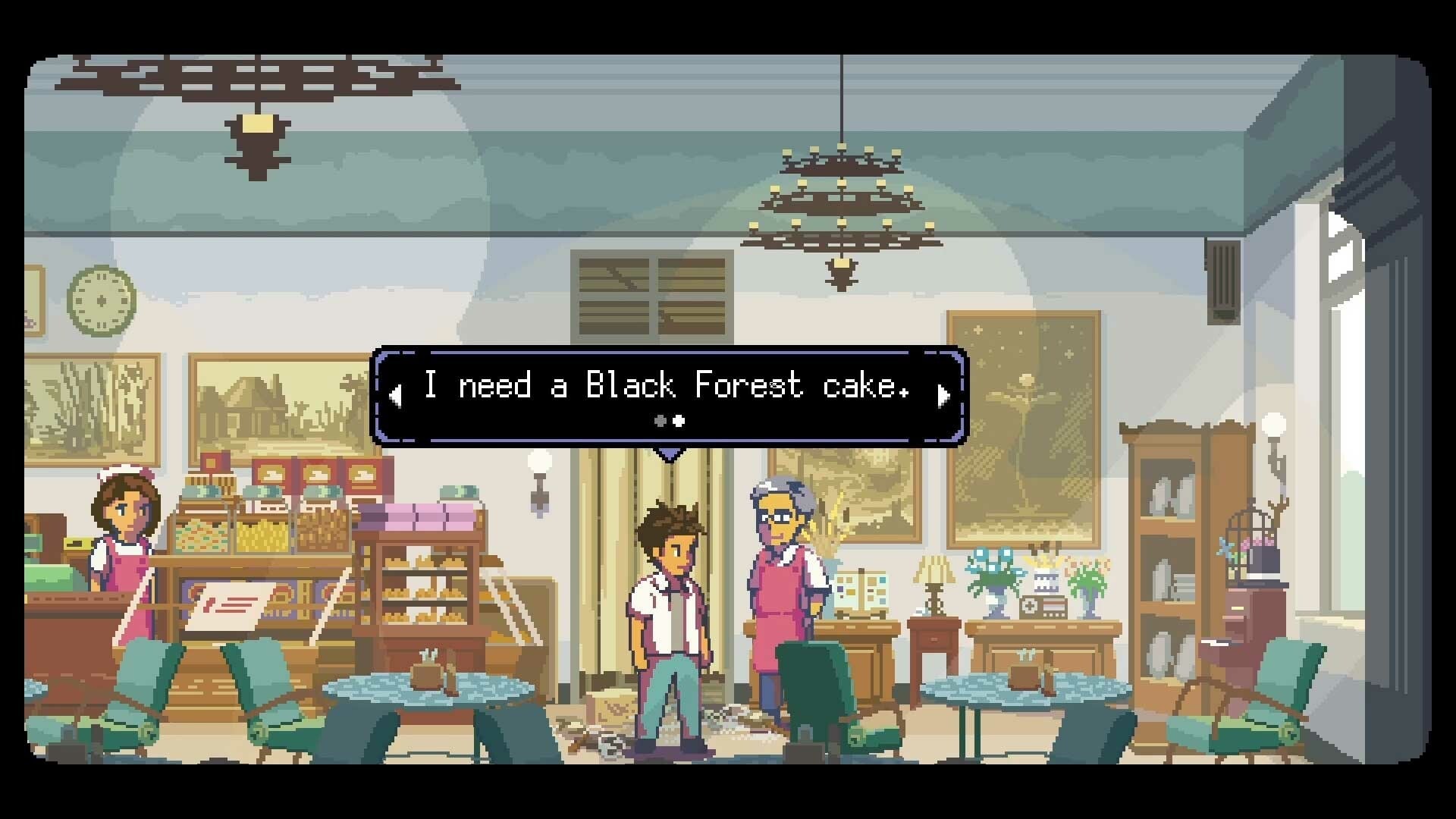Select the dialogue line about Black Forest cake

pyautogui.click(x=667, y=385)
